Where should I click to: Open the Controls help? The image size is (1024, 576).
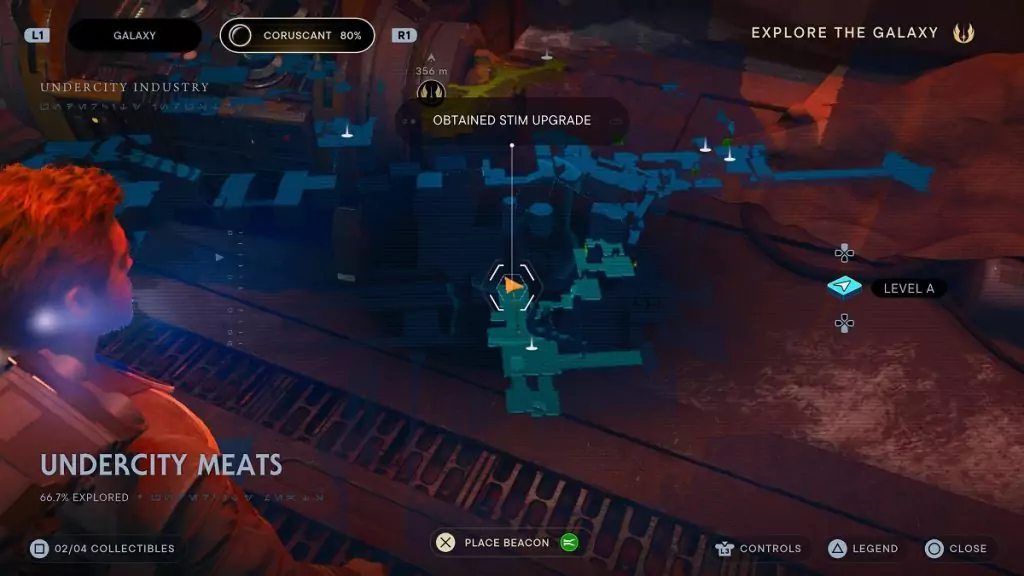point(759,548)
